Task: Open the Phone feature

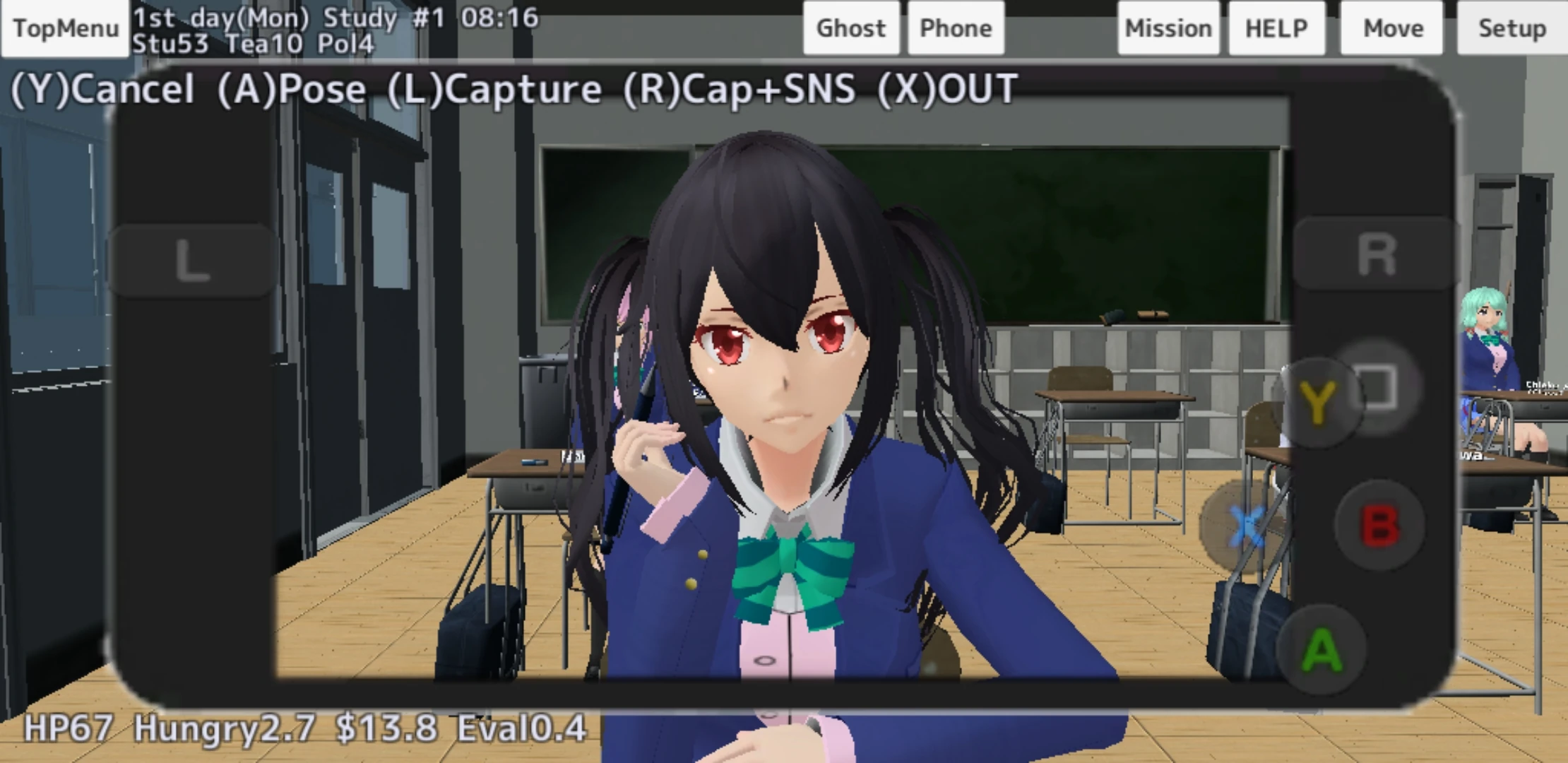Action: [x=955, y=28]
